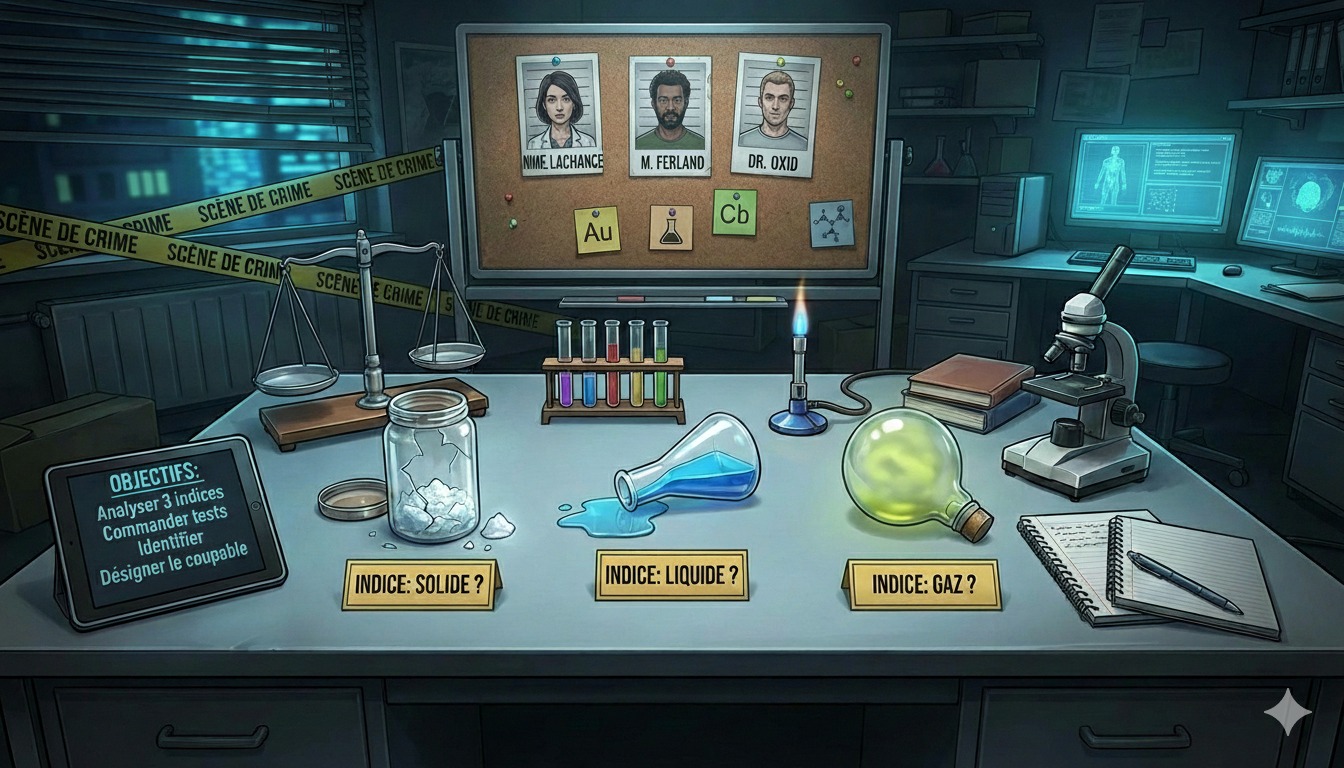The height and width of the screenshot is (768, 1344).
Task: Select the green Cb sticky note
Action: point(735,212)
